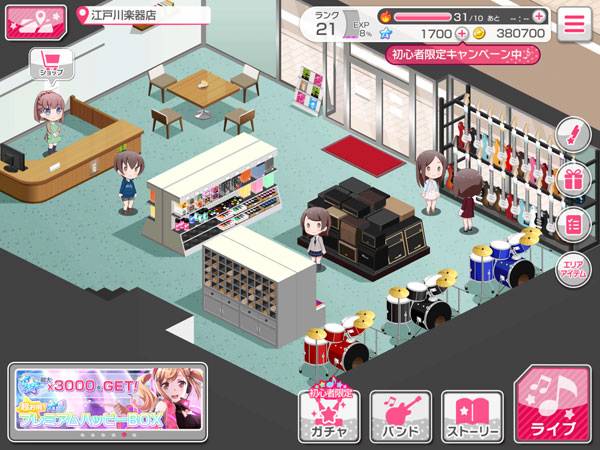Open the gift box presents icon
This screenshot has height=450, width=600.
pos(573,180)
